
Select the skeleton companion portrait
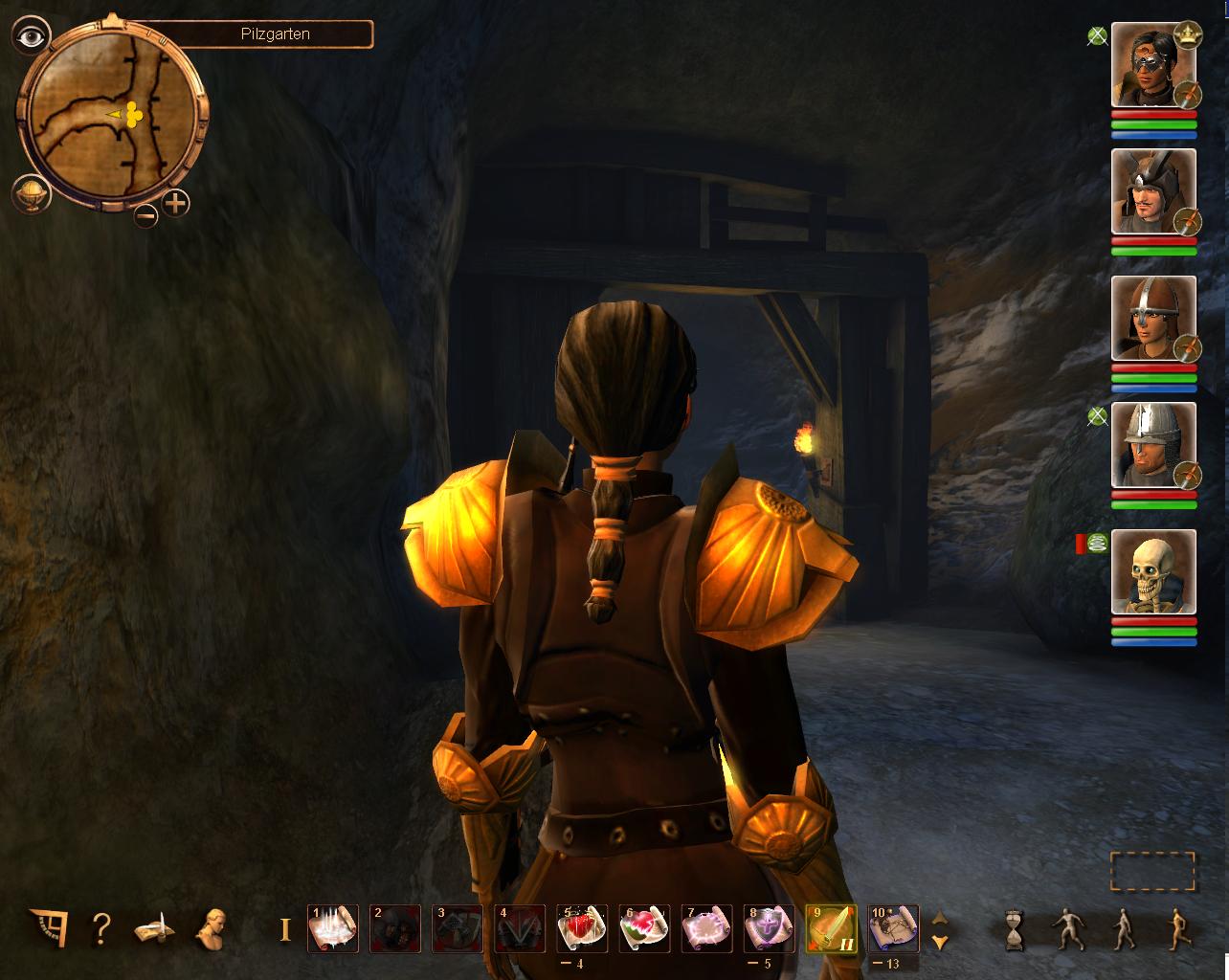tap(1153, 571)
